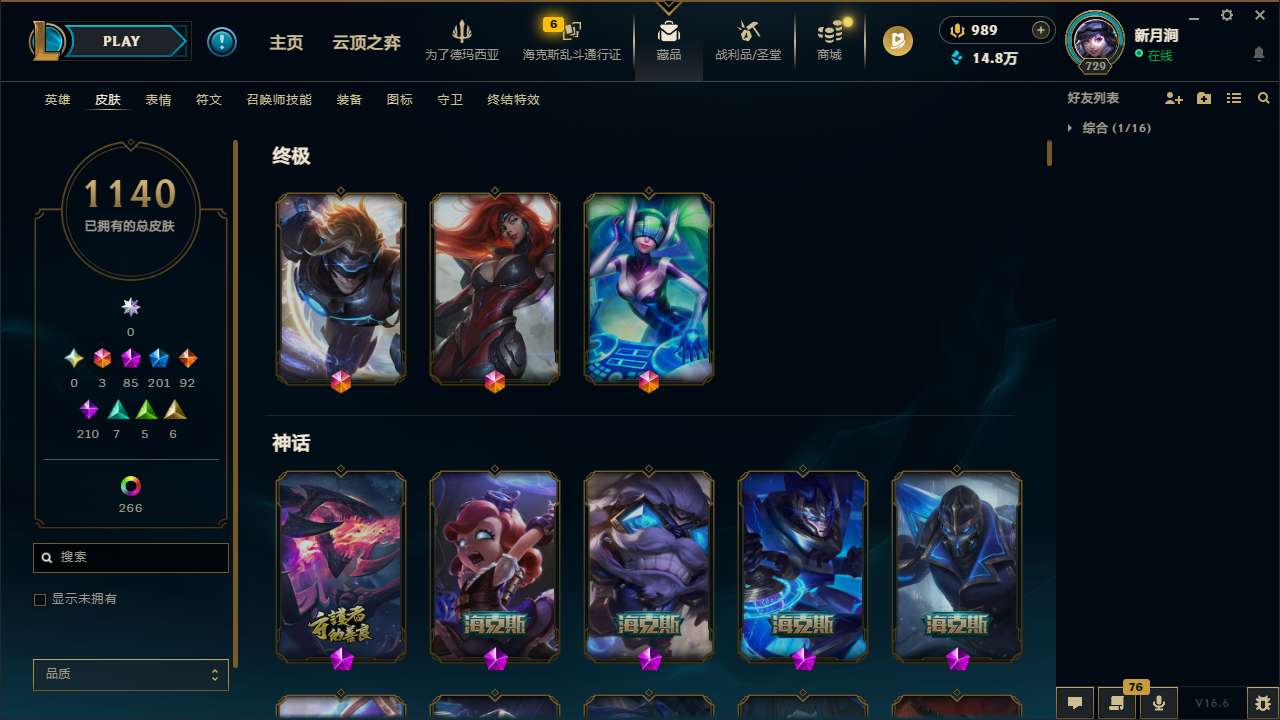Image resolution: width=1280 pixels, height=720 pixels.
Task: Open the DJ Sona ultimate skin card
Action: coord(648,288)
